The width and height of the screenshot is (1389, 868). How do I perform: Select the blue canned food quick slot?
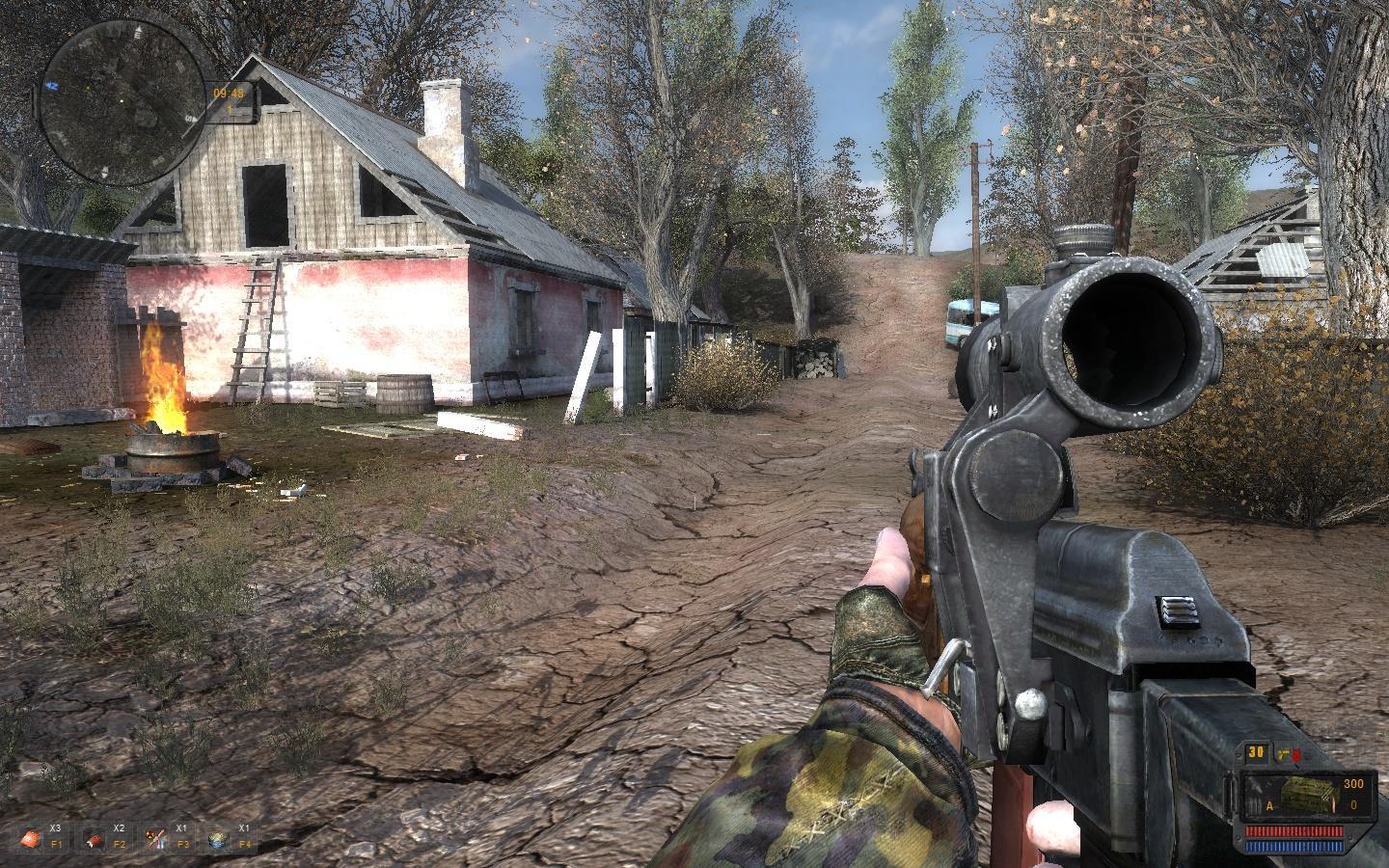tap(219, 838)
